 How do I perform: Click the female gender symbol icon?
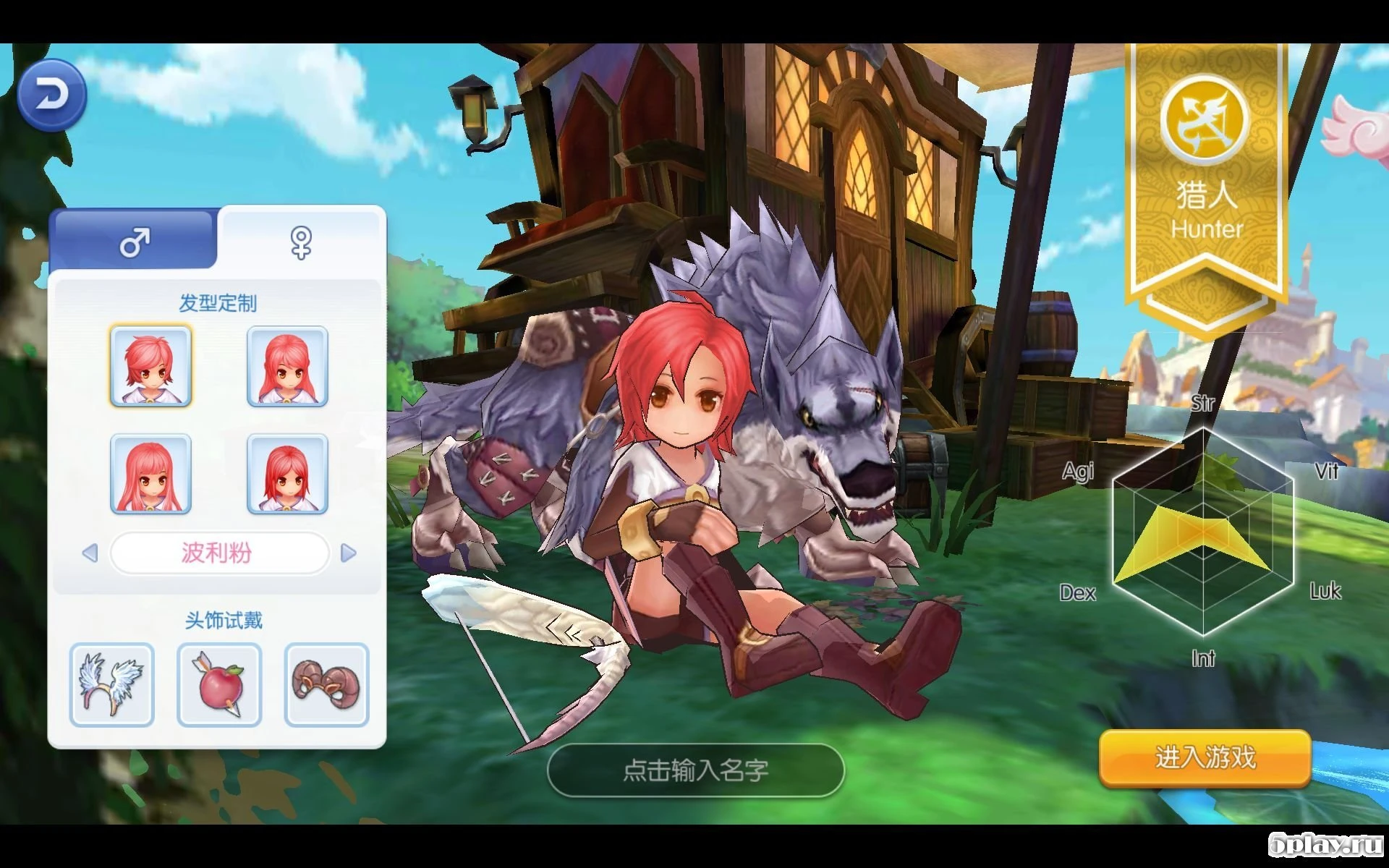[x=301, y=244]
